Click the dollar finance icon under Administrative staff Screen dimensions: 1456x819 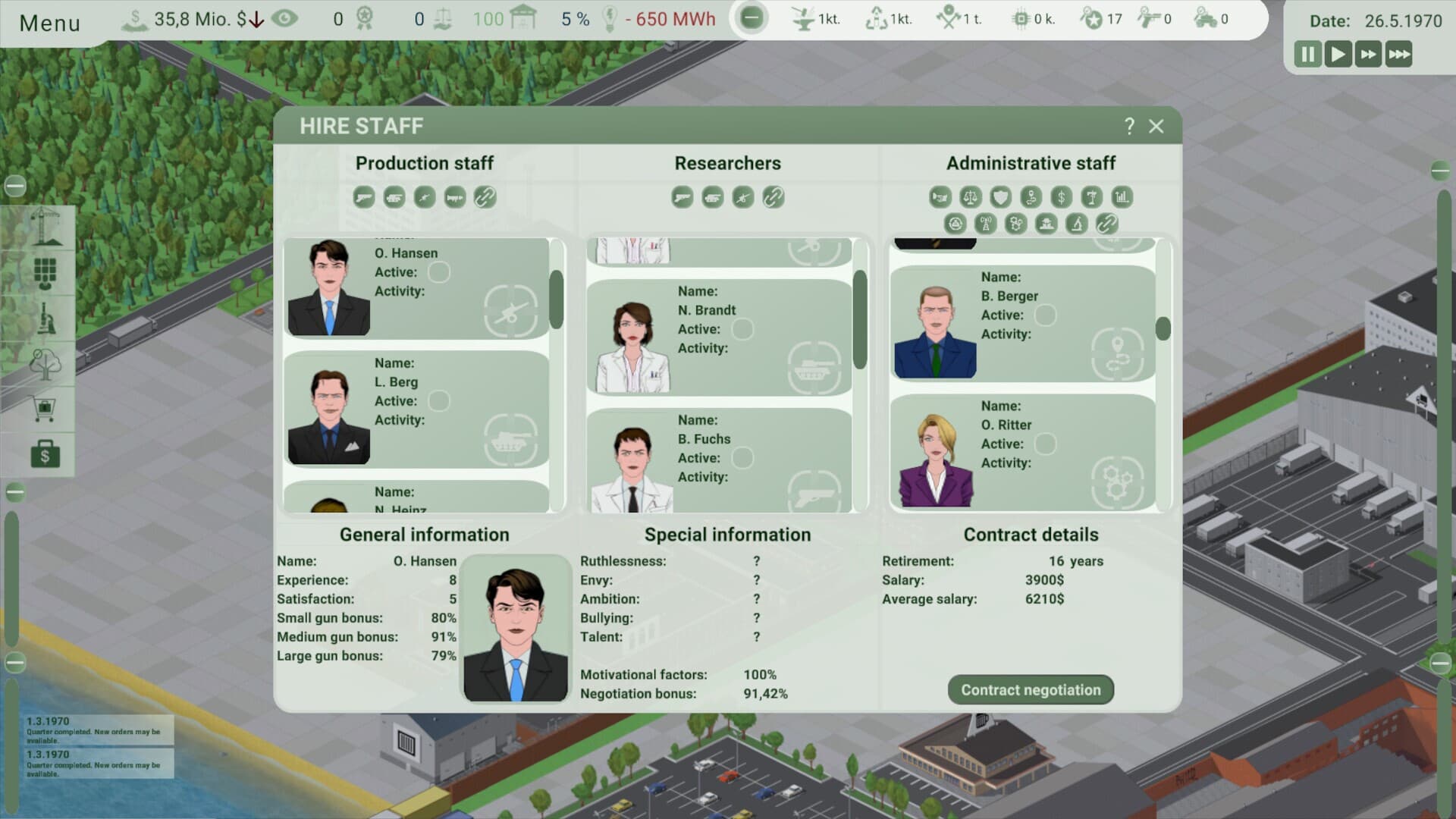[1062, 197]
